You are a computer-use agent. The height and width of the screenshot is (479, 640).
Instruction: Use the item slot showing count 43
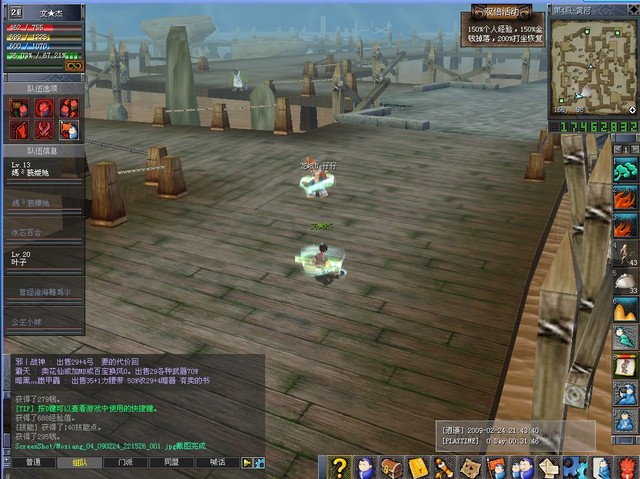625,253
